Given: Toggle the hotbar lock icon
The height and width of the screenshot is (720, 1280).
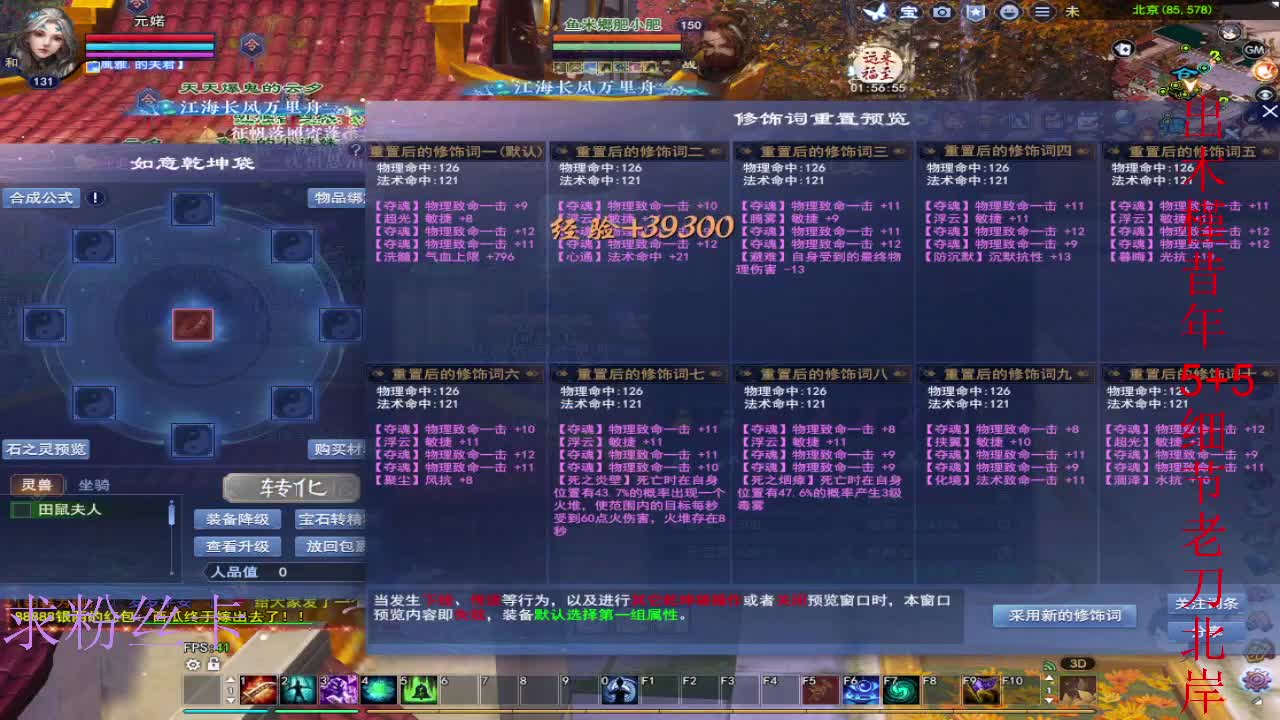Looking at the screenshot, I should pos(214,666).
